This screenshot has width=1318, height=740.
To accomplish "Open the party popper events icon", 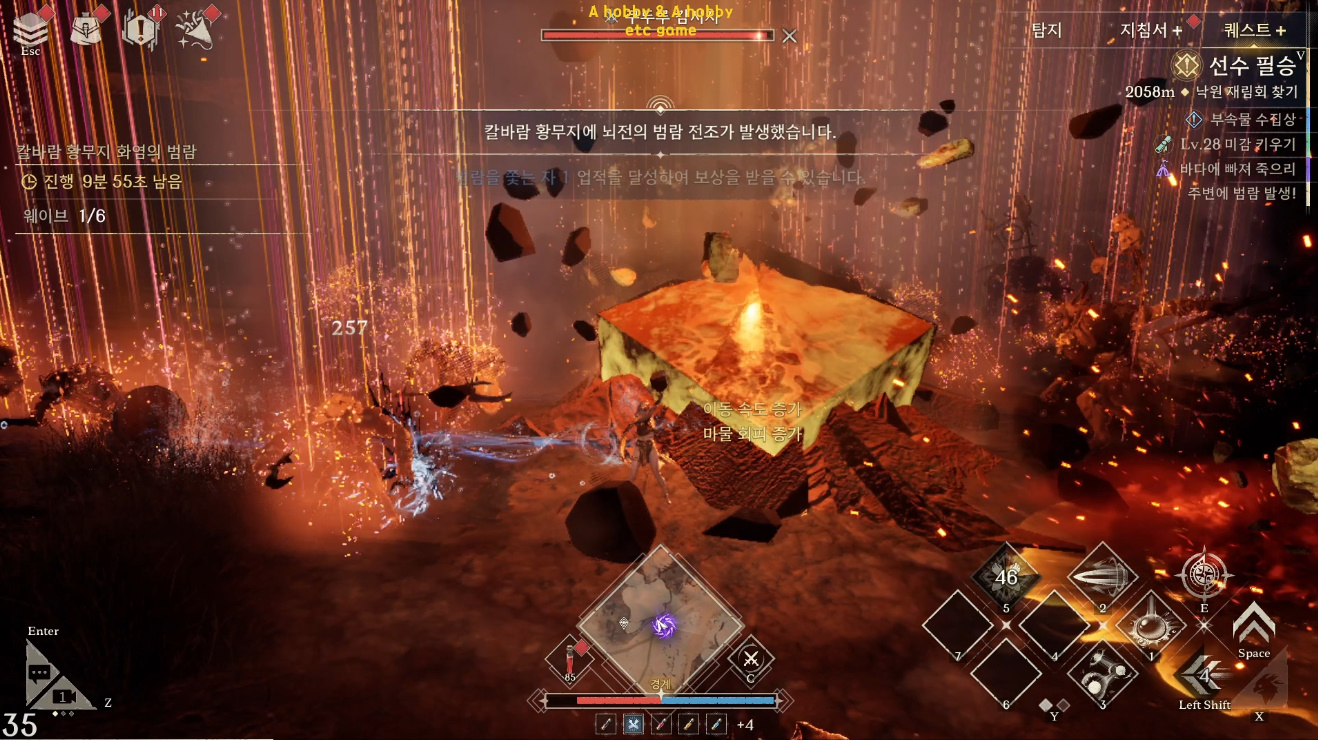I will tap(193, 30).
